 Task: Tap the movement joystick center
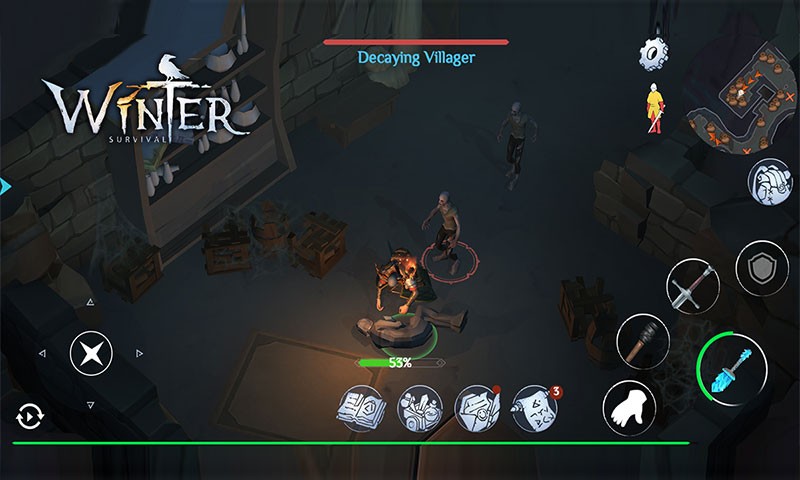[91, 352]
